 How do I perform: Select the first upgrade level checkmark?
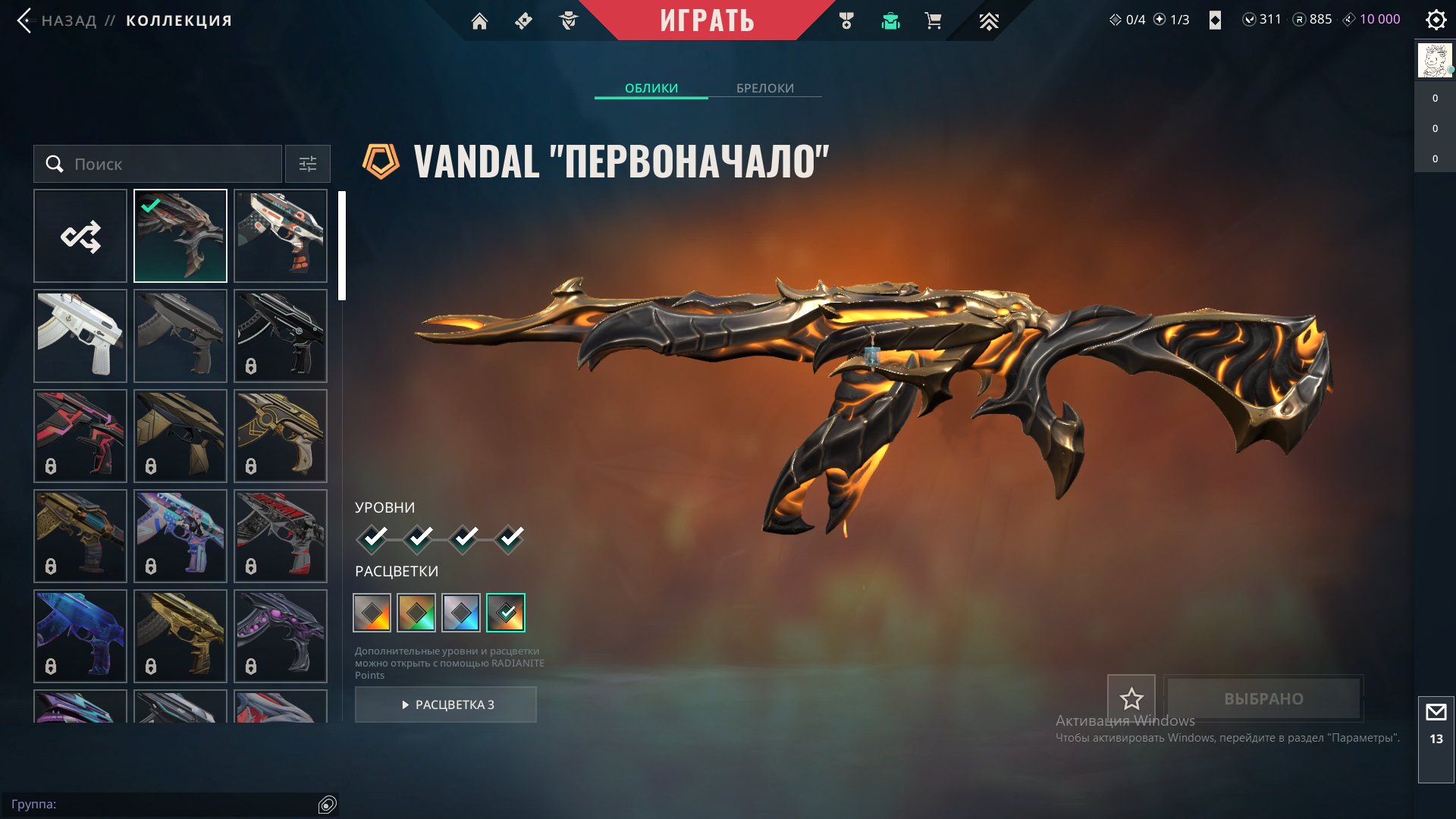372,538
